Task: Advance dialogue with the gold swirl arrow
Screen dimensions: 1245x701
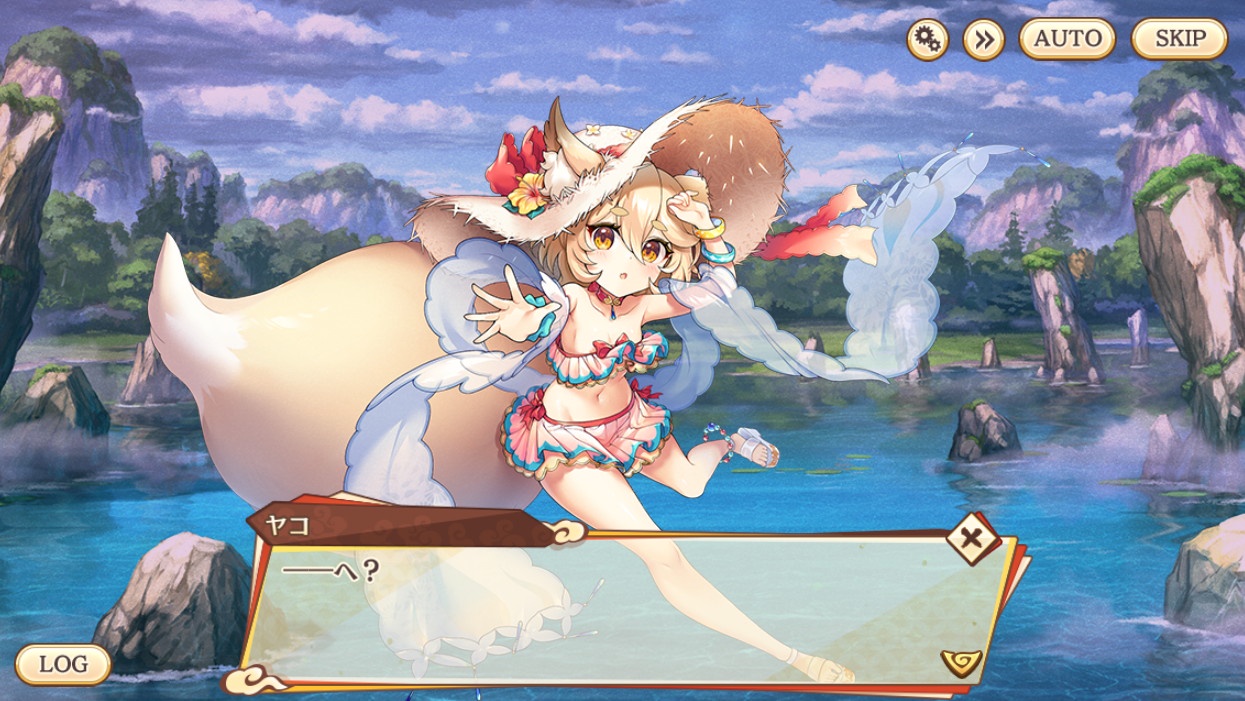Action: coord(960,661)
